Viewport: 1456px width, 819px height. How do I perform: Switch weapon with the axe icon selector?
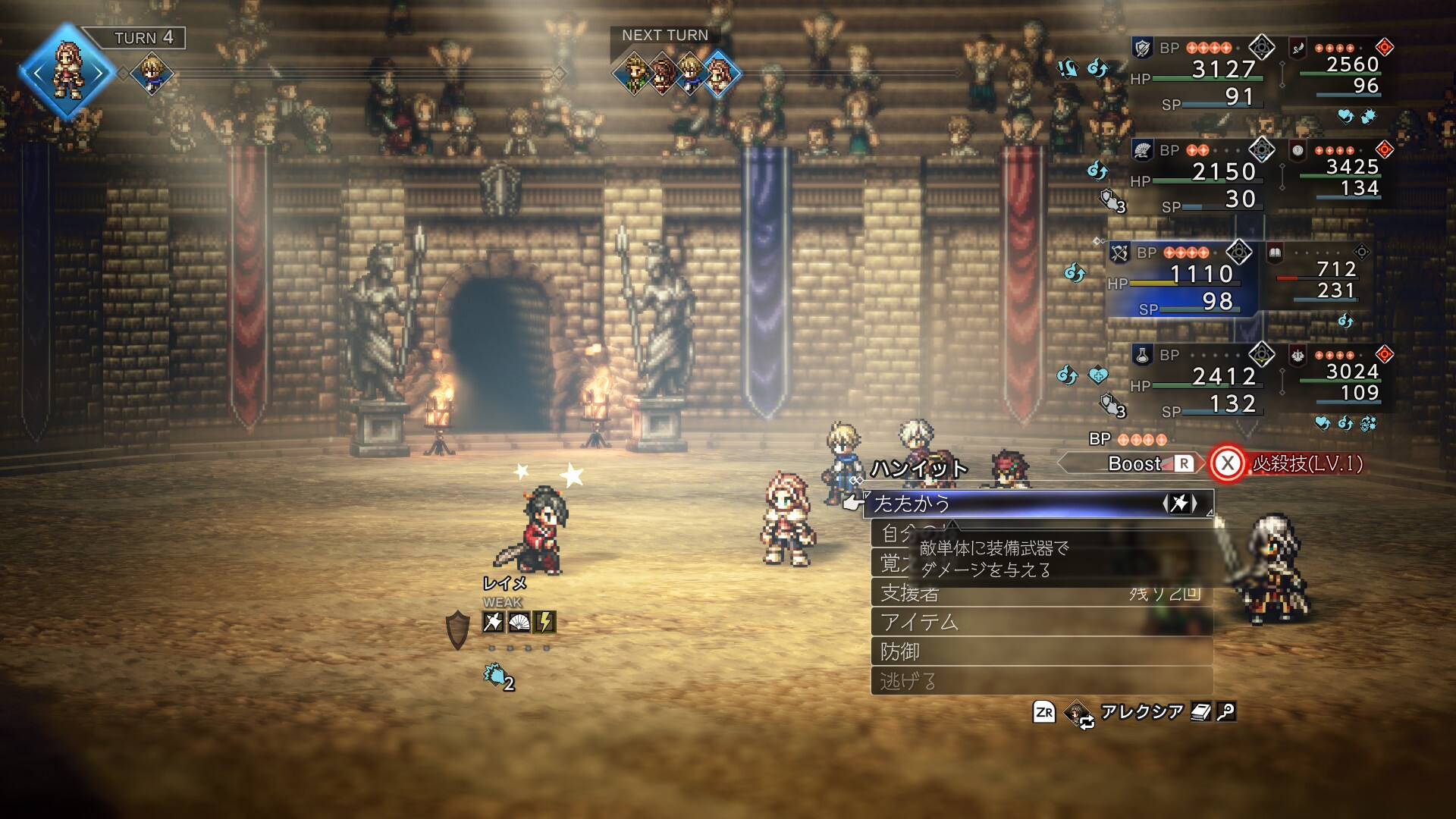[x=1179, y=504]
